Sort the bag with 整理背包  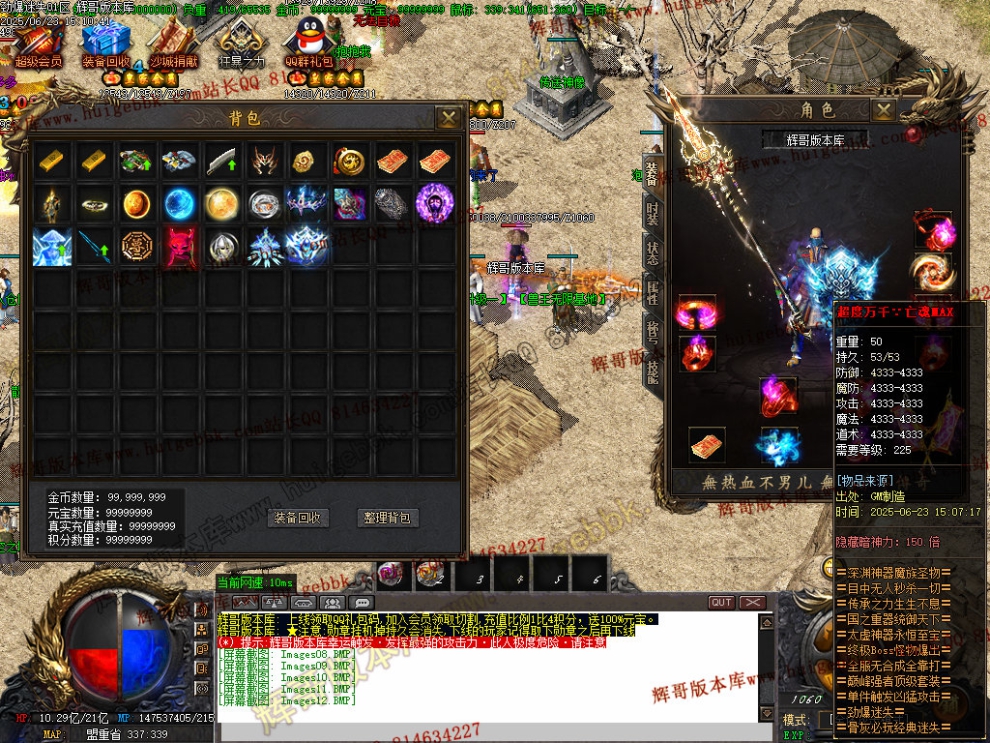pyautogui.click(x=387, y=517)
